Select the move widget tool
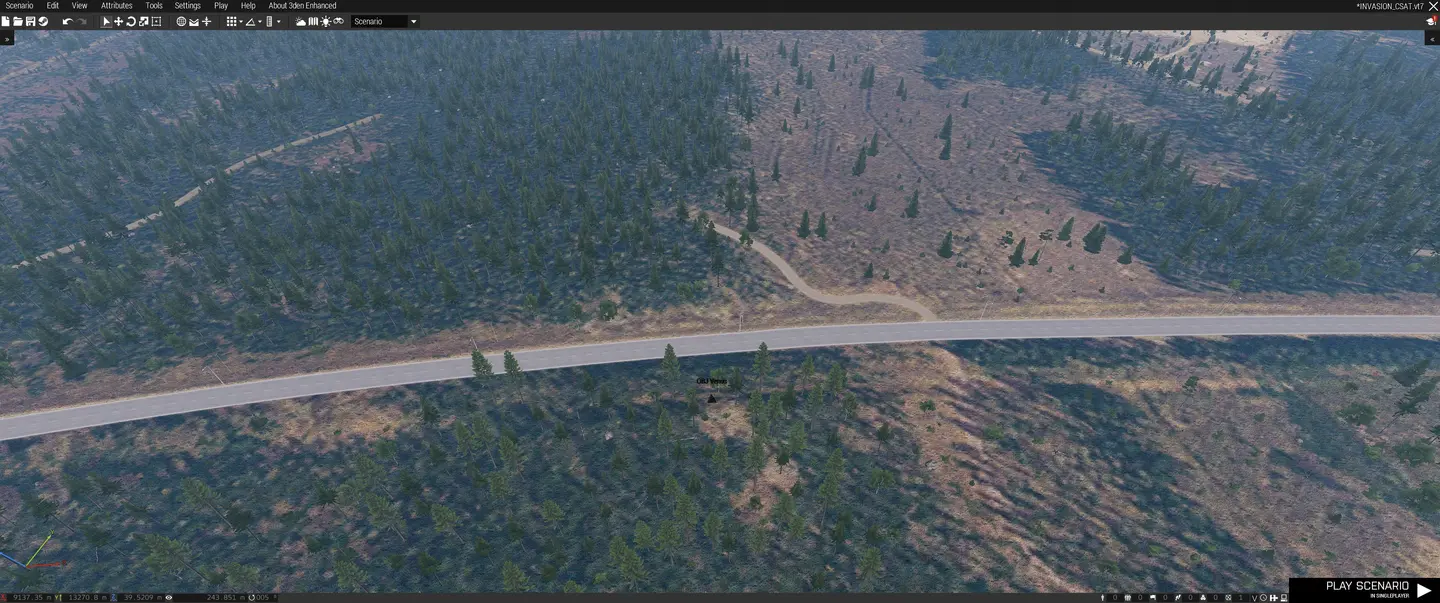Screen dimensions: 1440x603 click(118, 21)
